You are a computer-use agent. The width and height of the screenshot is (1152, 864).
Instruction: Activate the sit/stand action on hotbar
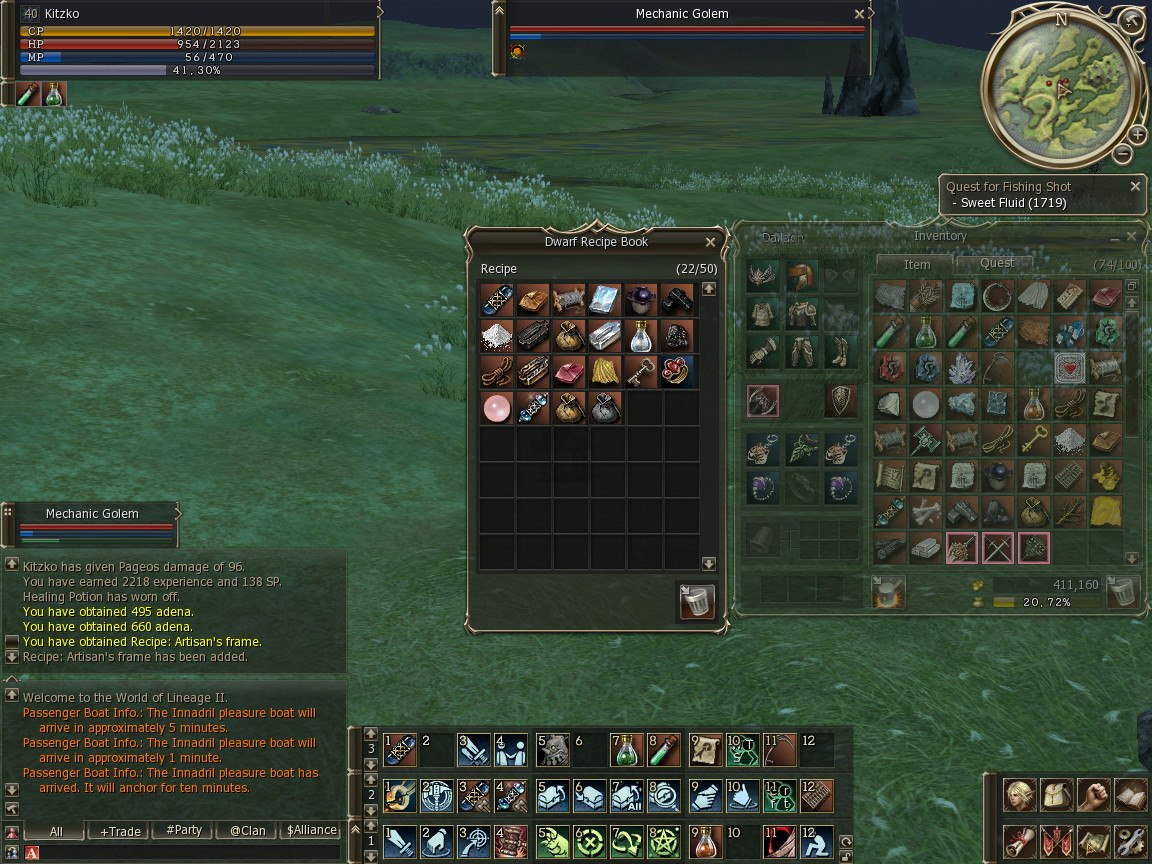pyautogui.click(x=816, y=840)
